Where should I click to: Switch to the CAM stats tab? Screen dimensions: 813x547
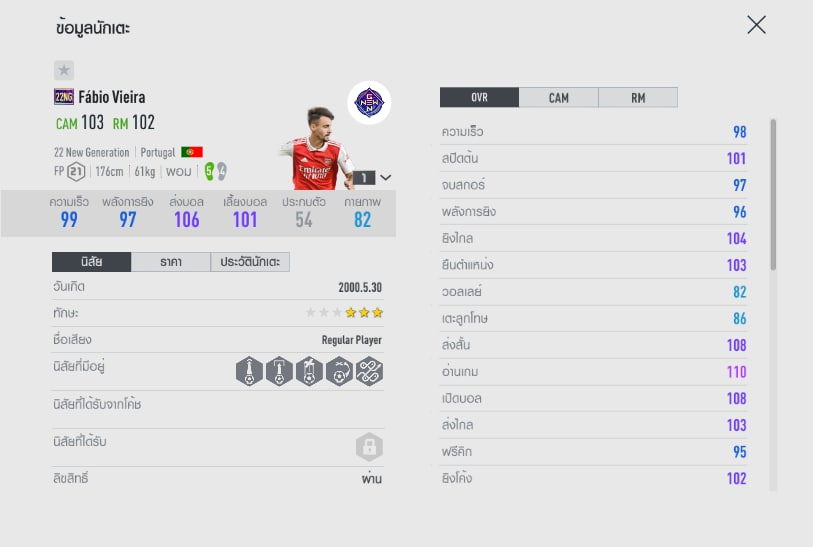(558, 97)
